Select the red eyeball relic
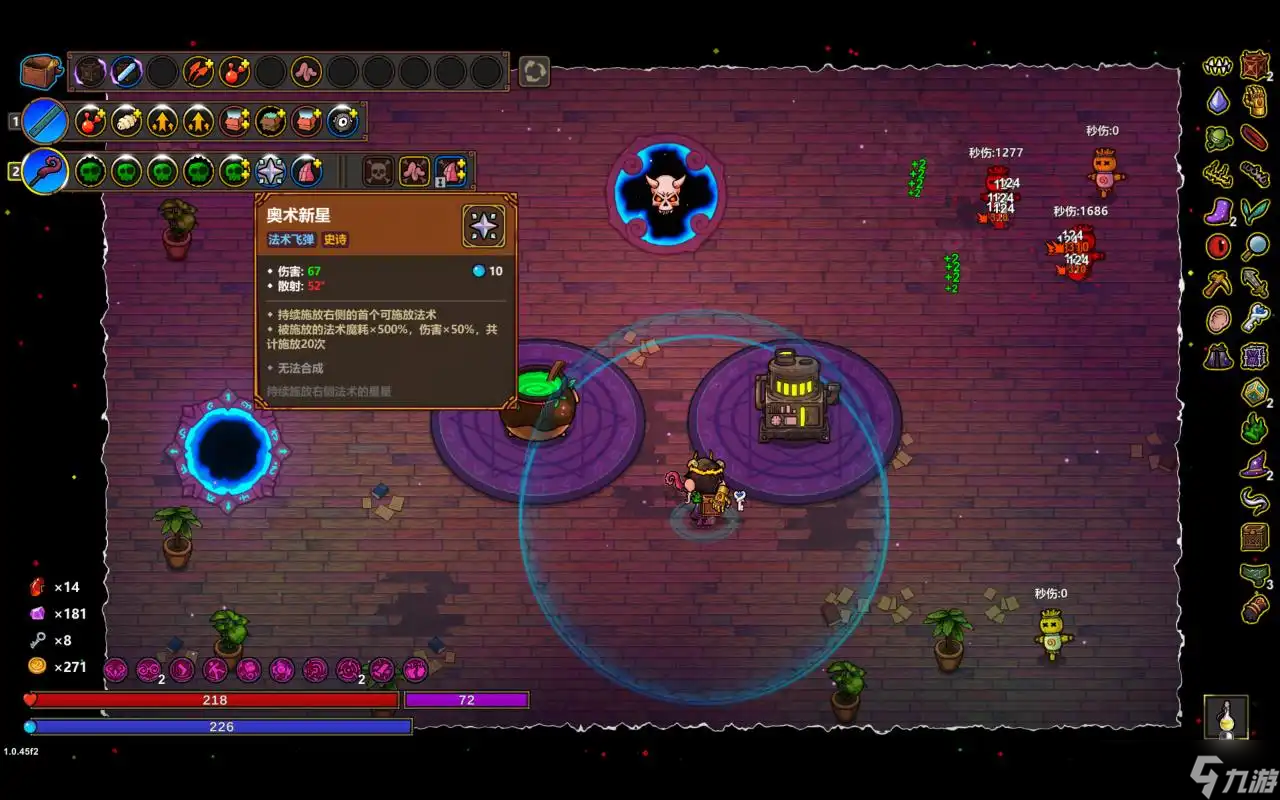The width and height of the screenshot is (1280, 800). 1218,247
